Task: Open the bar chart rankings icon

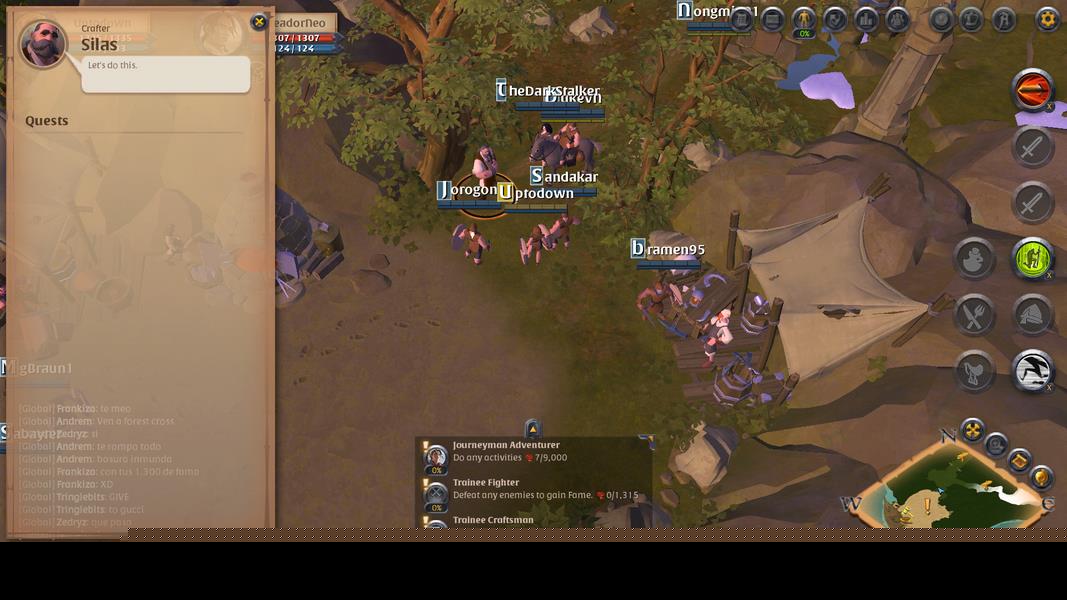Action: 866,19
